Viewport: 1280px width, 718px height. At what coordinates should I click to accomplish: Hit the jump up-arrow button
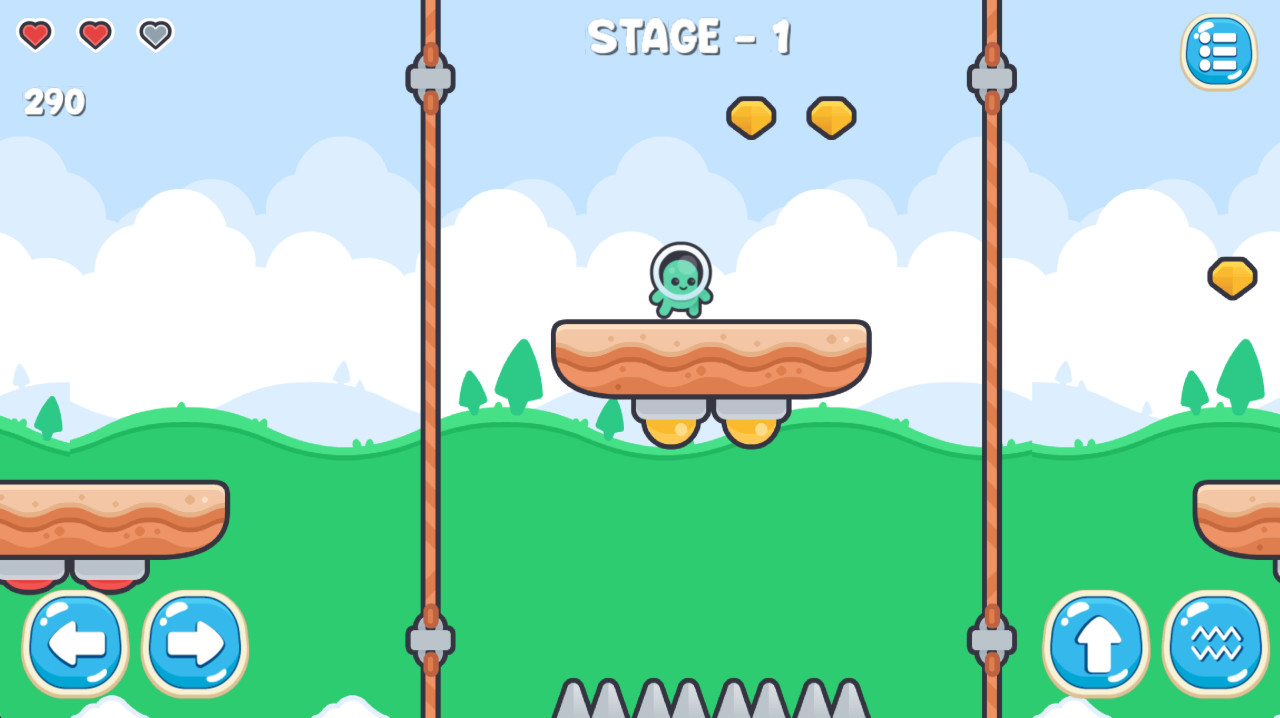1096,643
